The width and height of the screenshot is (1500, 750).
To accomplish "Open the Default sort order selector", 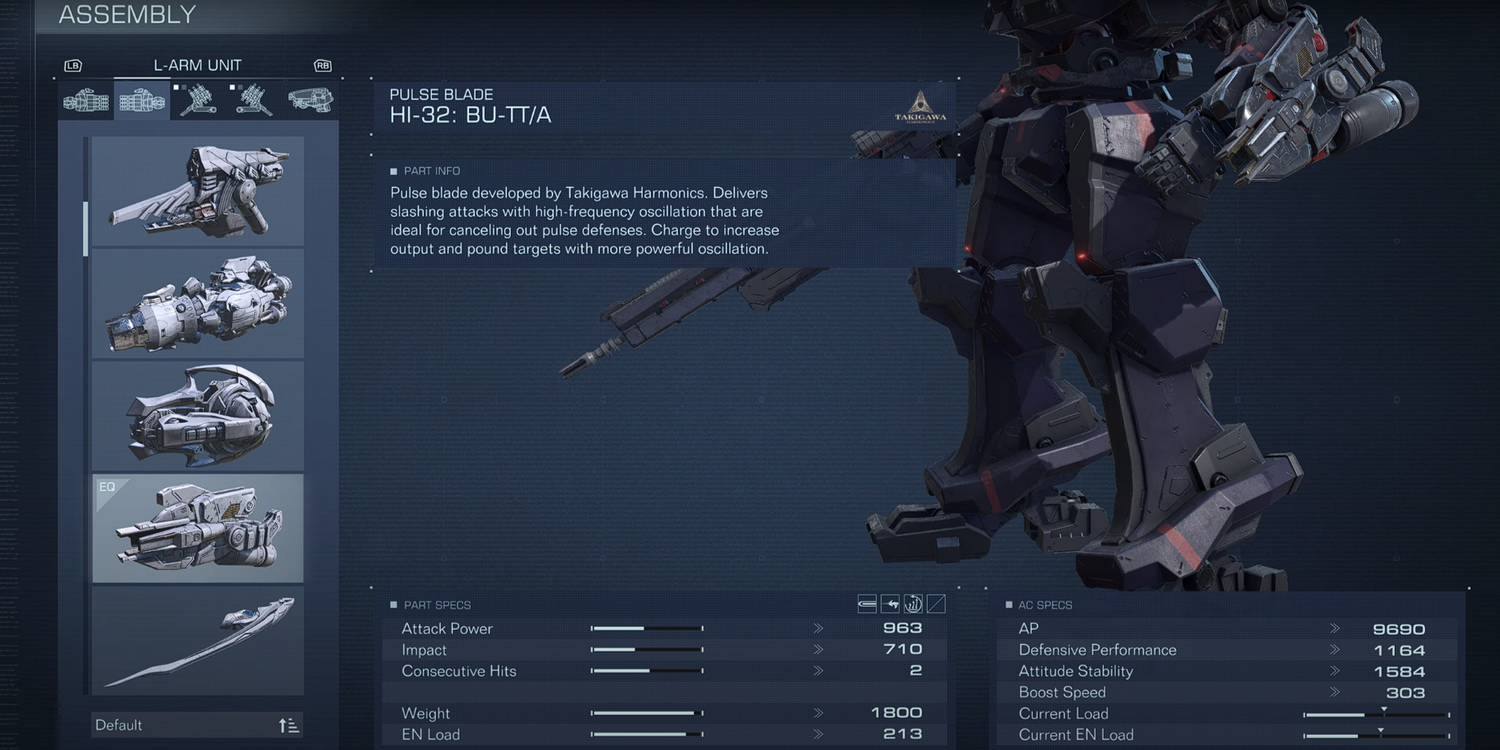I will pos(198,725).
